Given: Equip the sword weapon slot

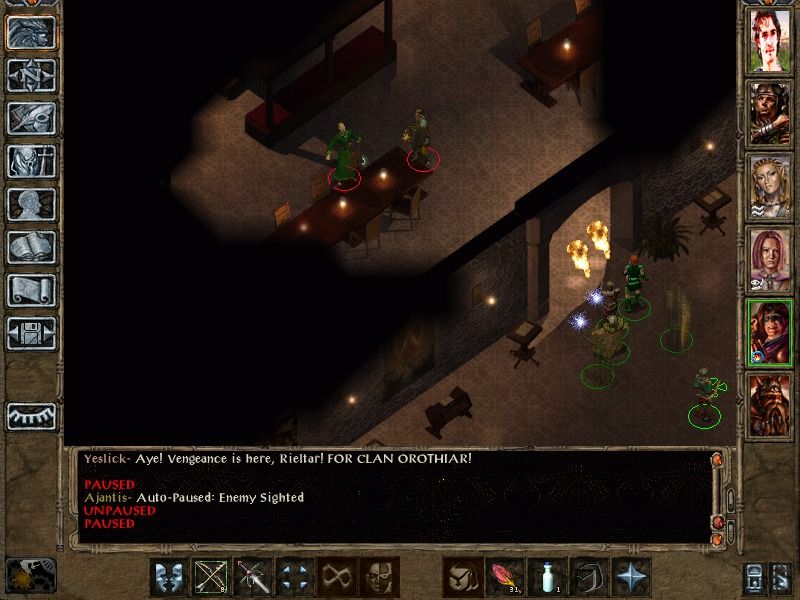Looking at the screenshot, I should point(253,576).
